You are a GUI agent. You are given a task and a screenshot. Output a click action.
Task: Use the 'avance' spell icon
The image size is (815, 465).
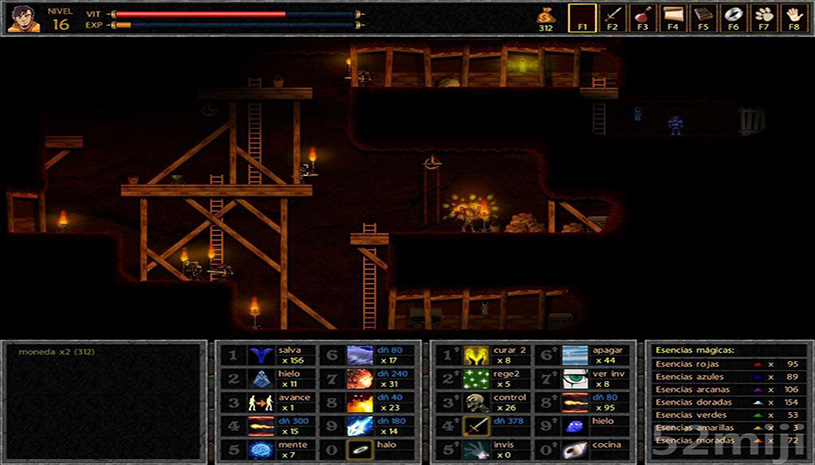[x=263, y=402]
